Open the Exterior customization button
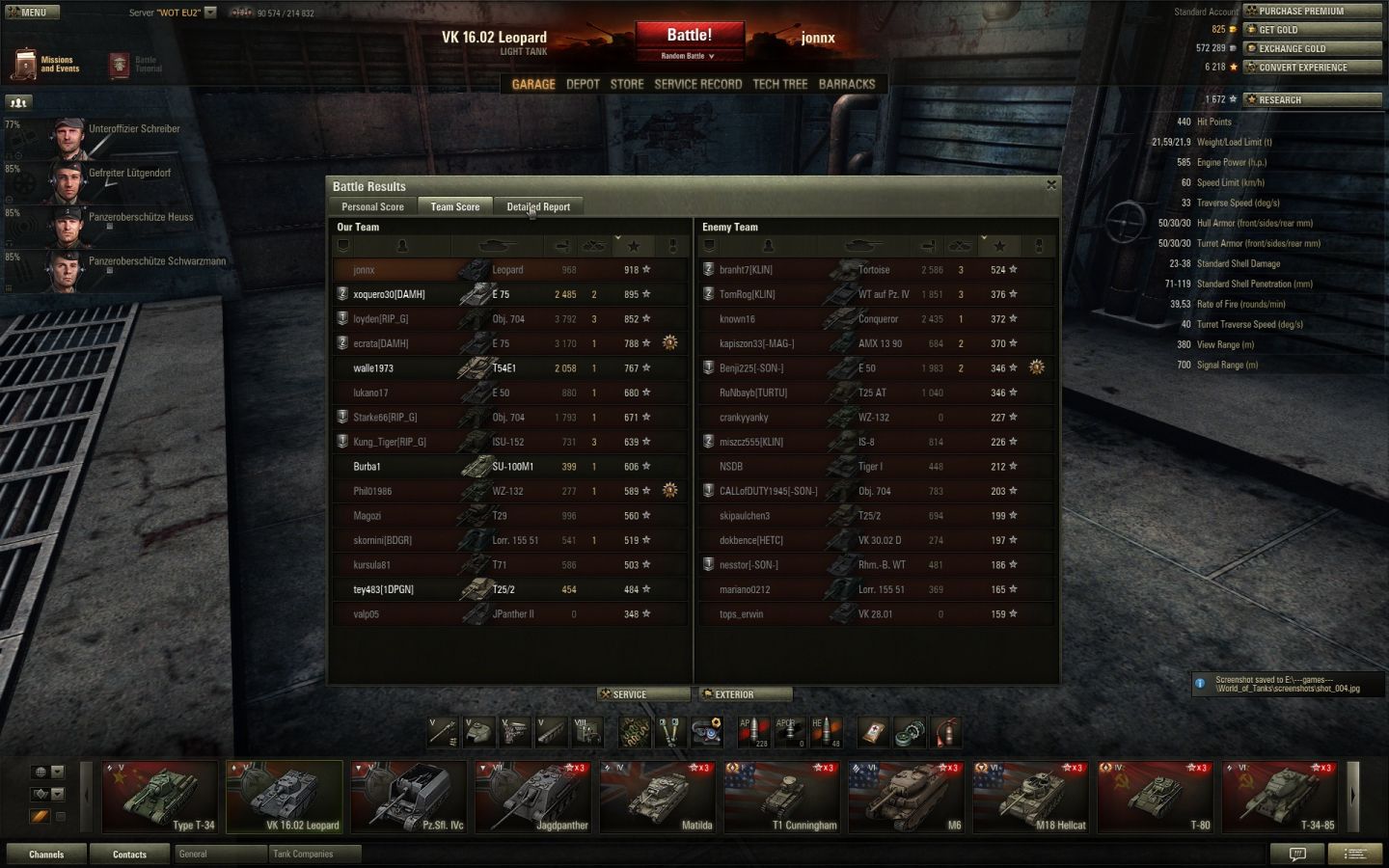 coord(745,694)
